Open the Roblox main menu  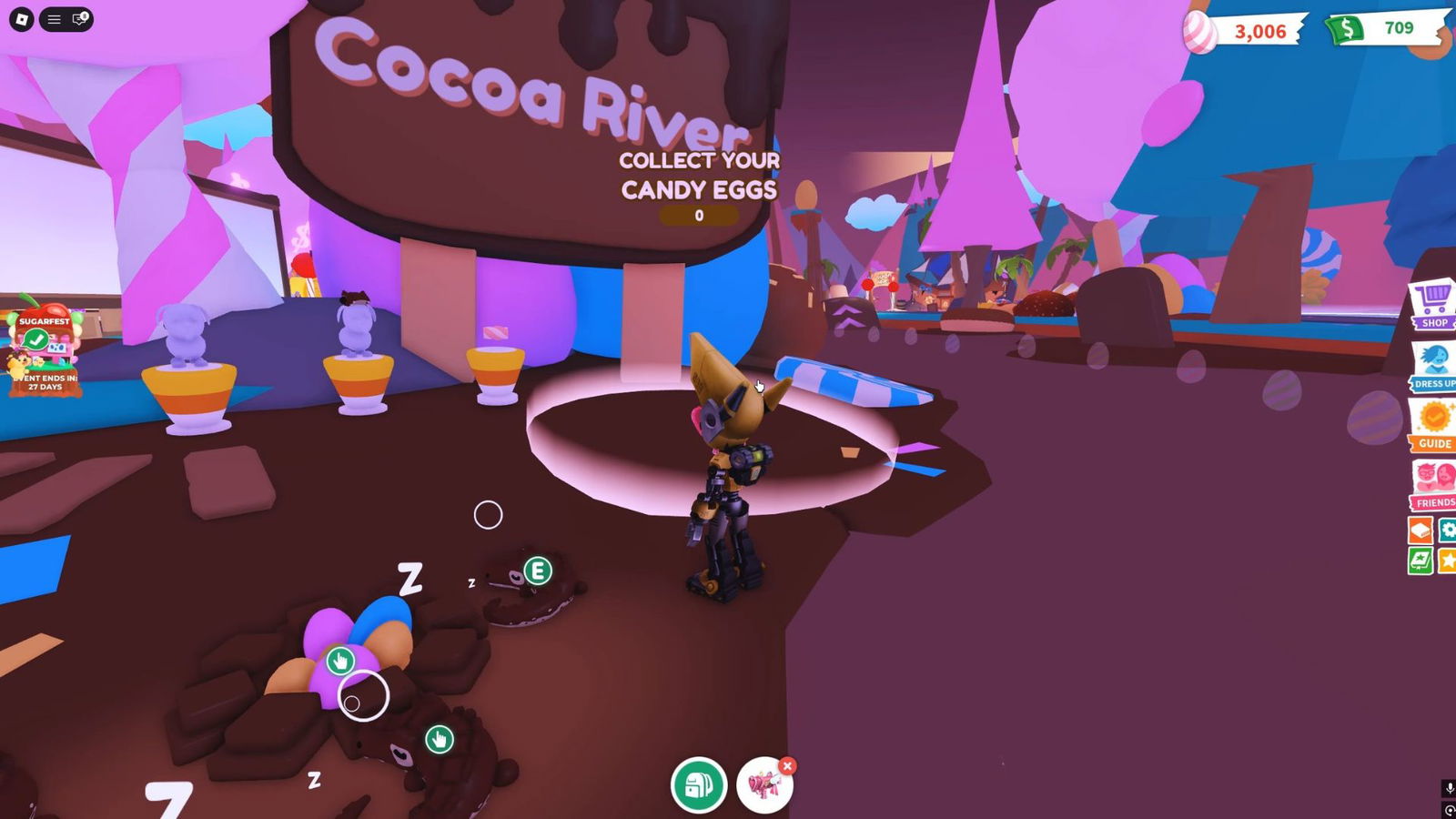21,19
